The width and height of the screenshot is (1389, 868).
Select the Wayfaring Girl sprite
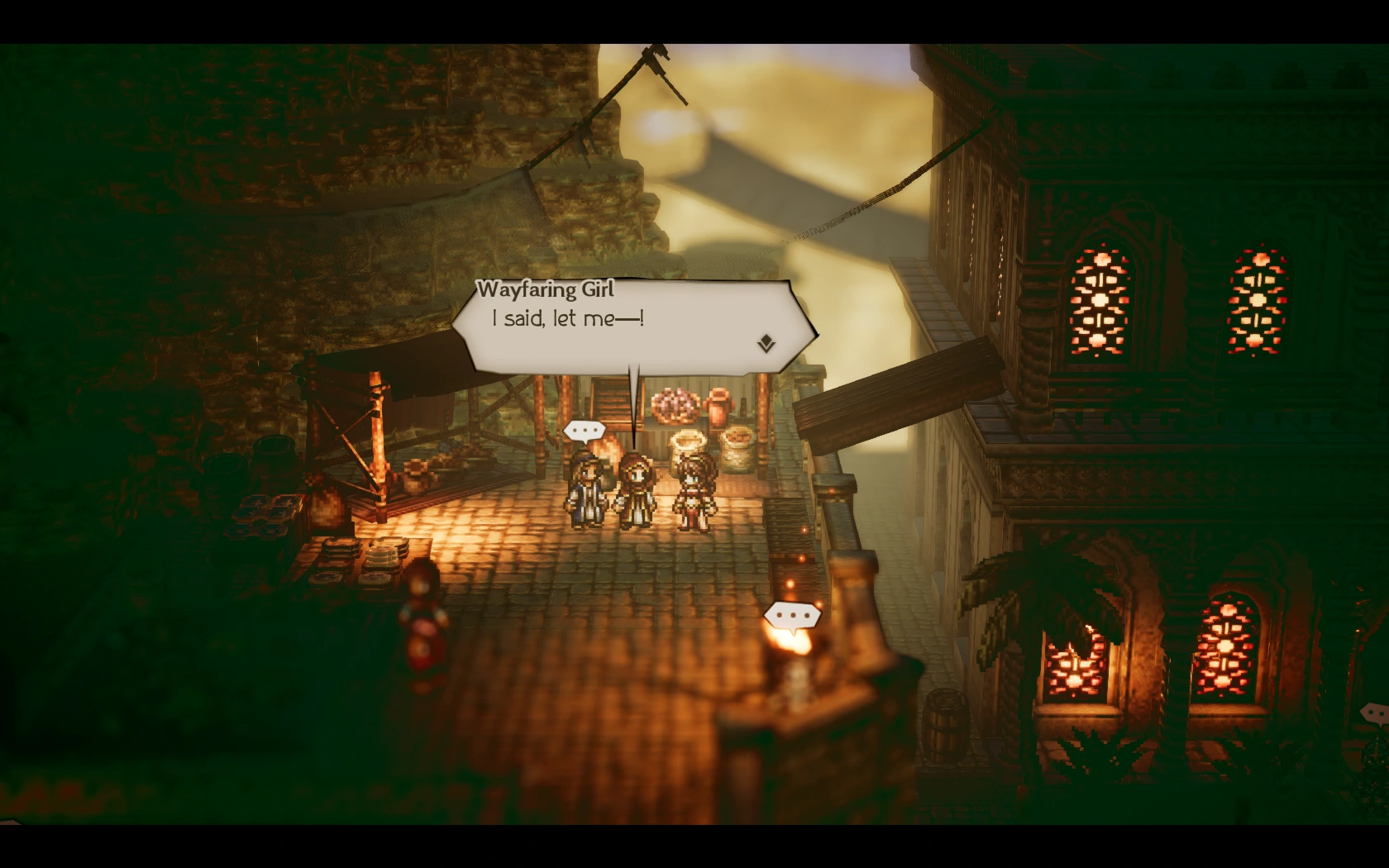tap(637, 488)
